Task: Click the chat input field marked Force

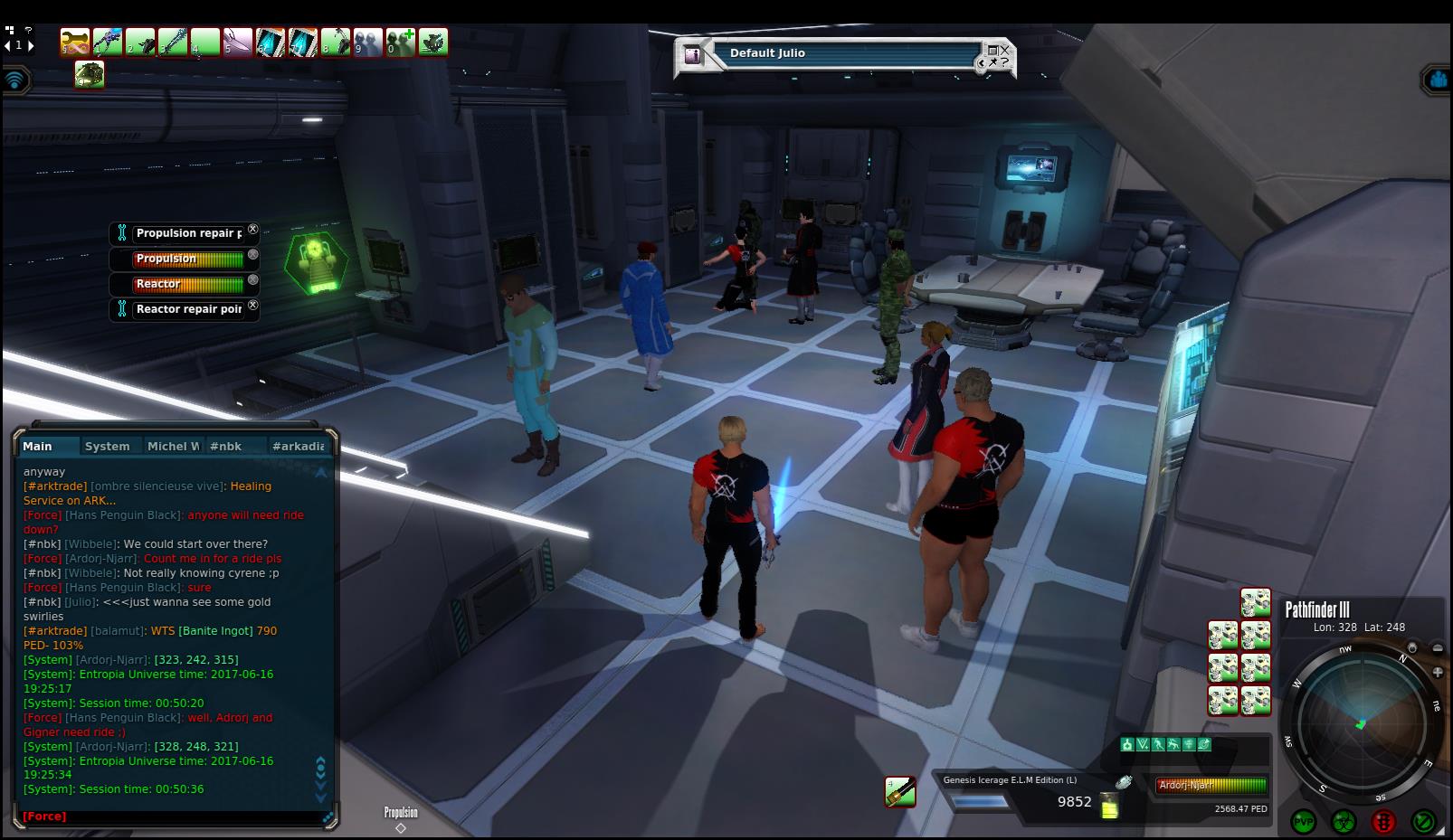Action: [x=172, y=816]
